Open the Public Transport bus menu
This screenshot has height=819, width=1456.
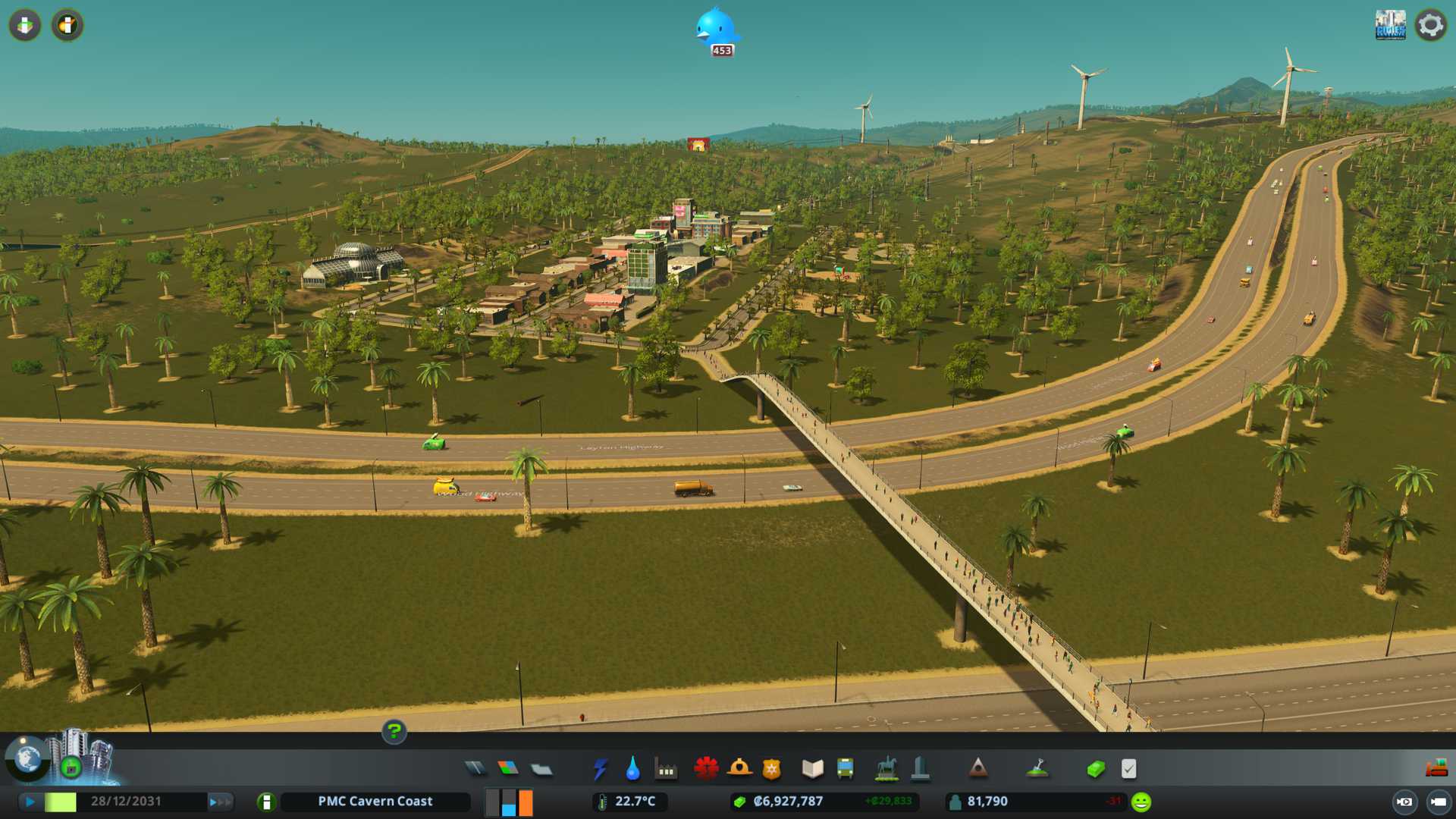(x=845, y=769)
